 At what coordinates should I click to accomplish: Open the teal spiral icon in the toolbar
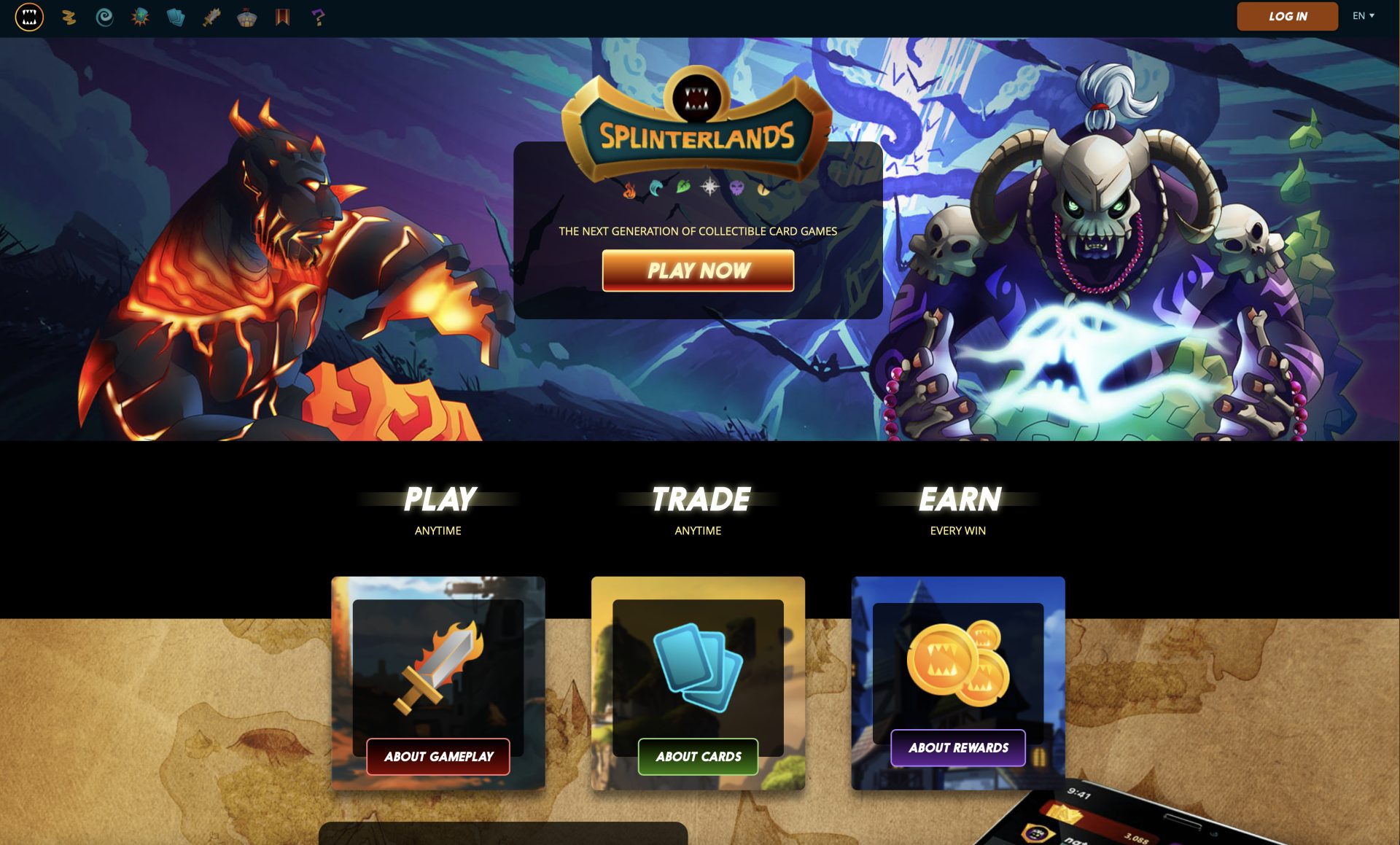coord(105,17)
